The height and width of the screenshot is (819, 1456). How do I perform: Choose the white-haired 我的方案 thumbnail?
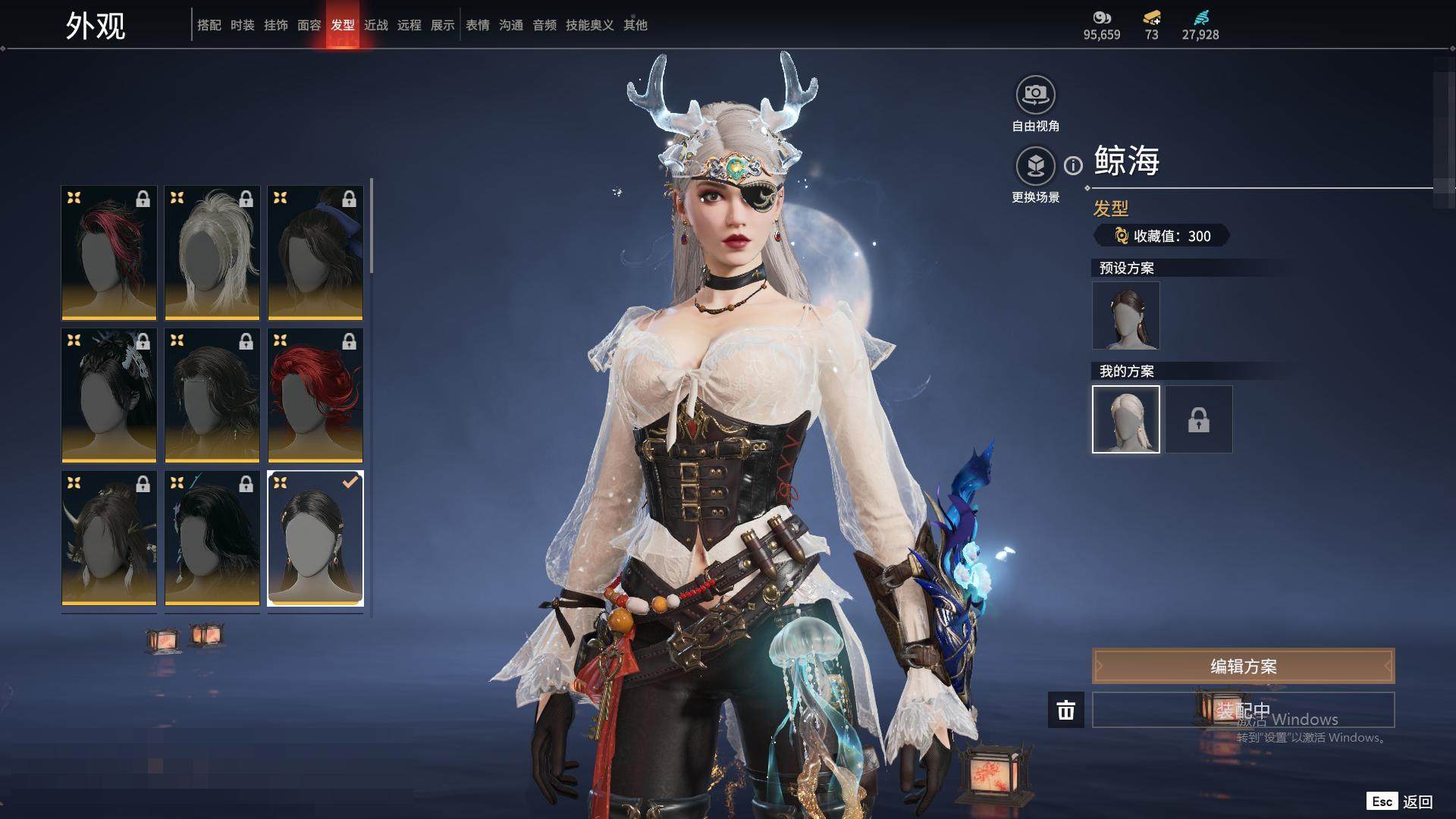tap(1125, 419)
